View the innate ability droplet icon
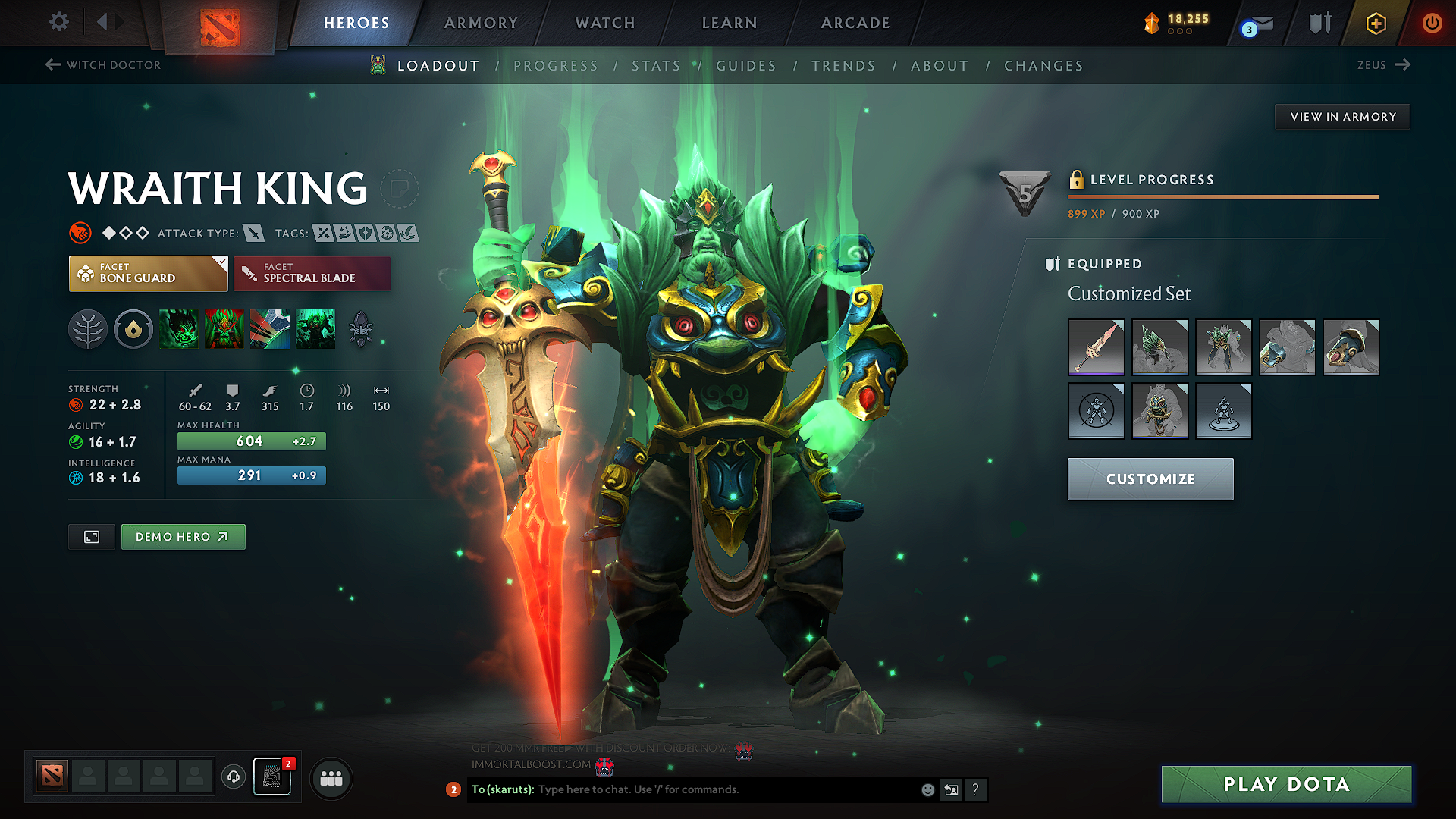Image resolution: width=1456 pixels, height=819 pixels. pyautogui.click(x=133, y=329)
